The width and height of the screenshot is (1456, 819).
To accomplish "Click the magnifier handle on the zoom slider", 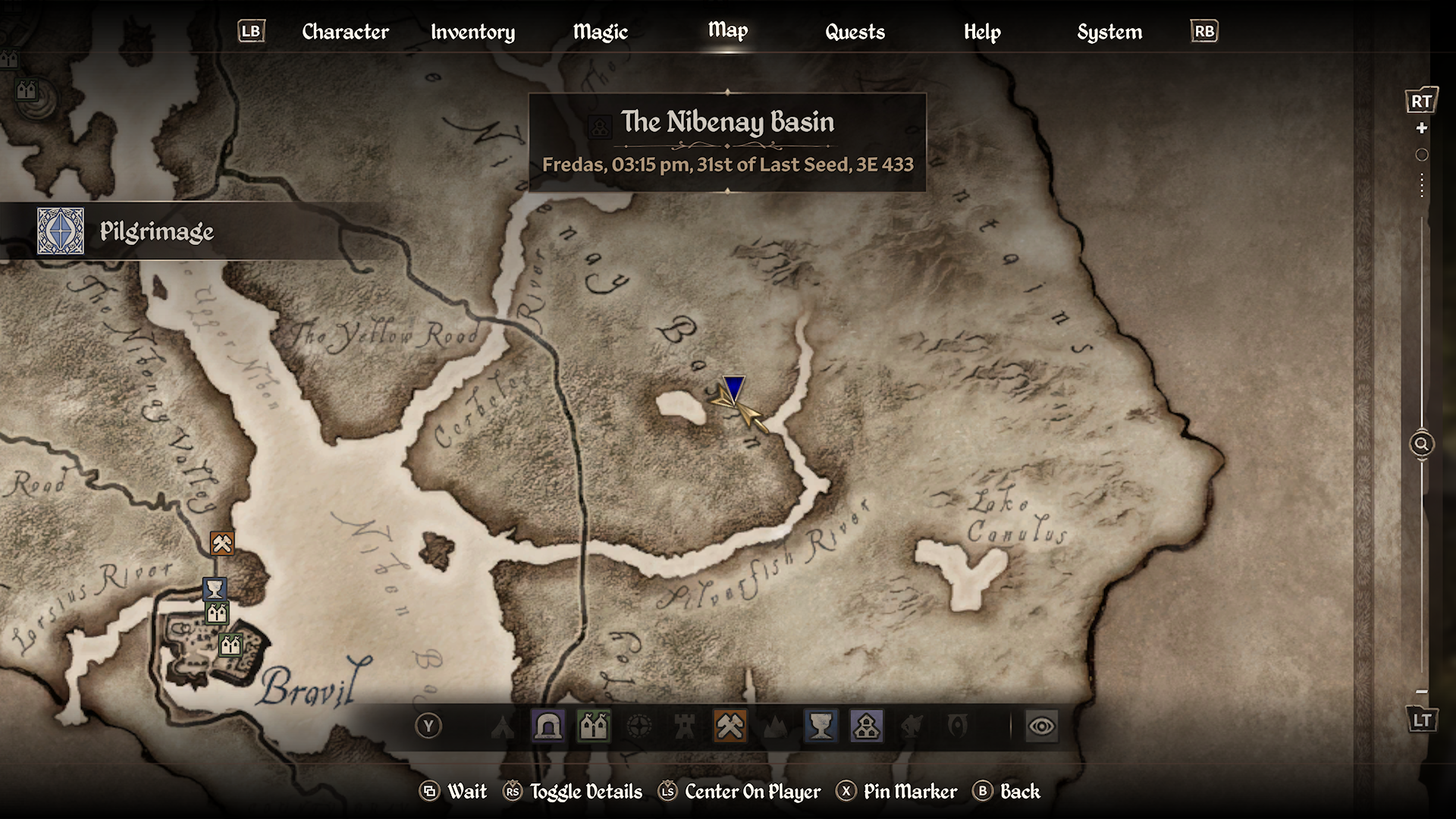I will (x=1422, y=444).
